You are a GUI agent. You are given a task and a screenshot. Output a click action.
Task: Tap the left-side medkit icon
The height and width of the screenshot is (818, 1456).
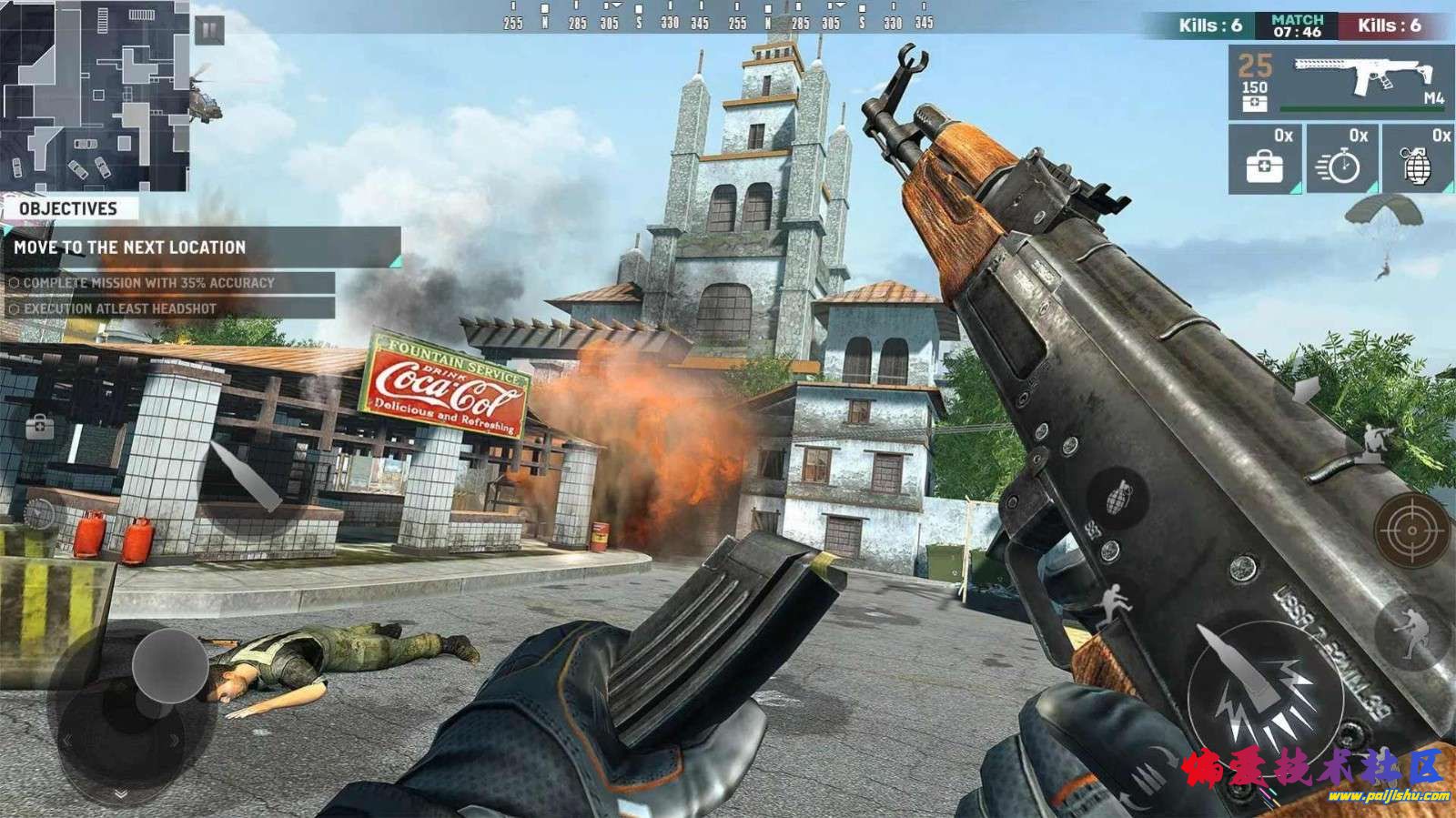click(39, 426)
